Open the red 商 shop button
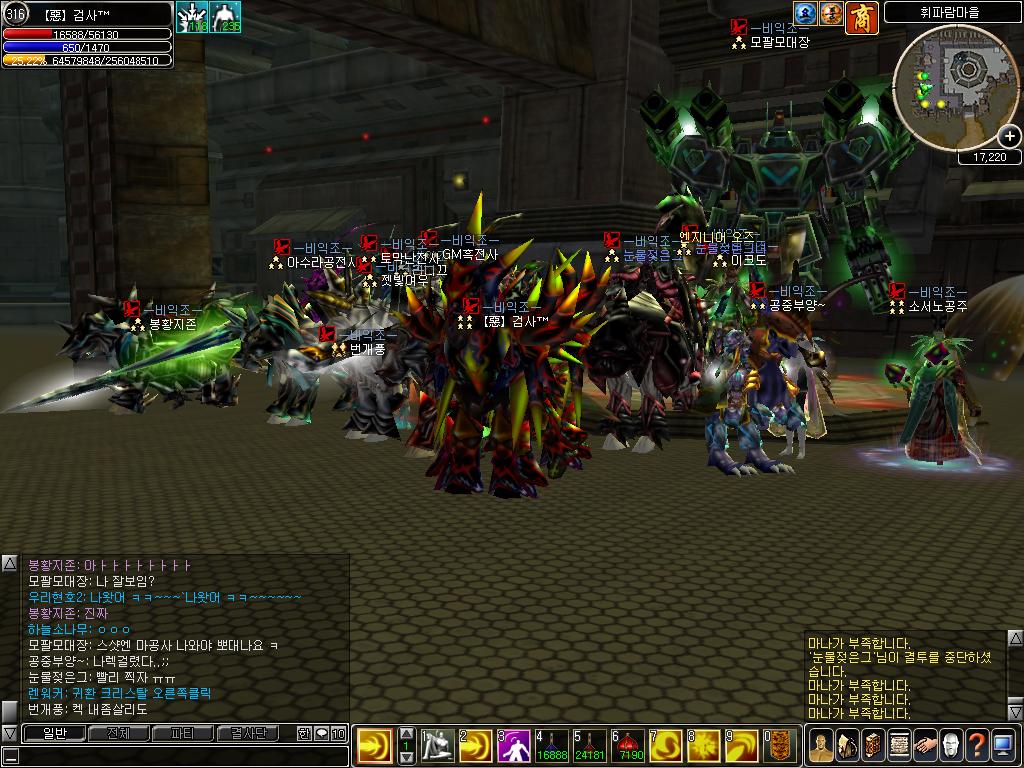Image resolution: width=1024 pixels, height=768 pixels. point(862,15)
